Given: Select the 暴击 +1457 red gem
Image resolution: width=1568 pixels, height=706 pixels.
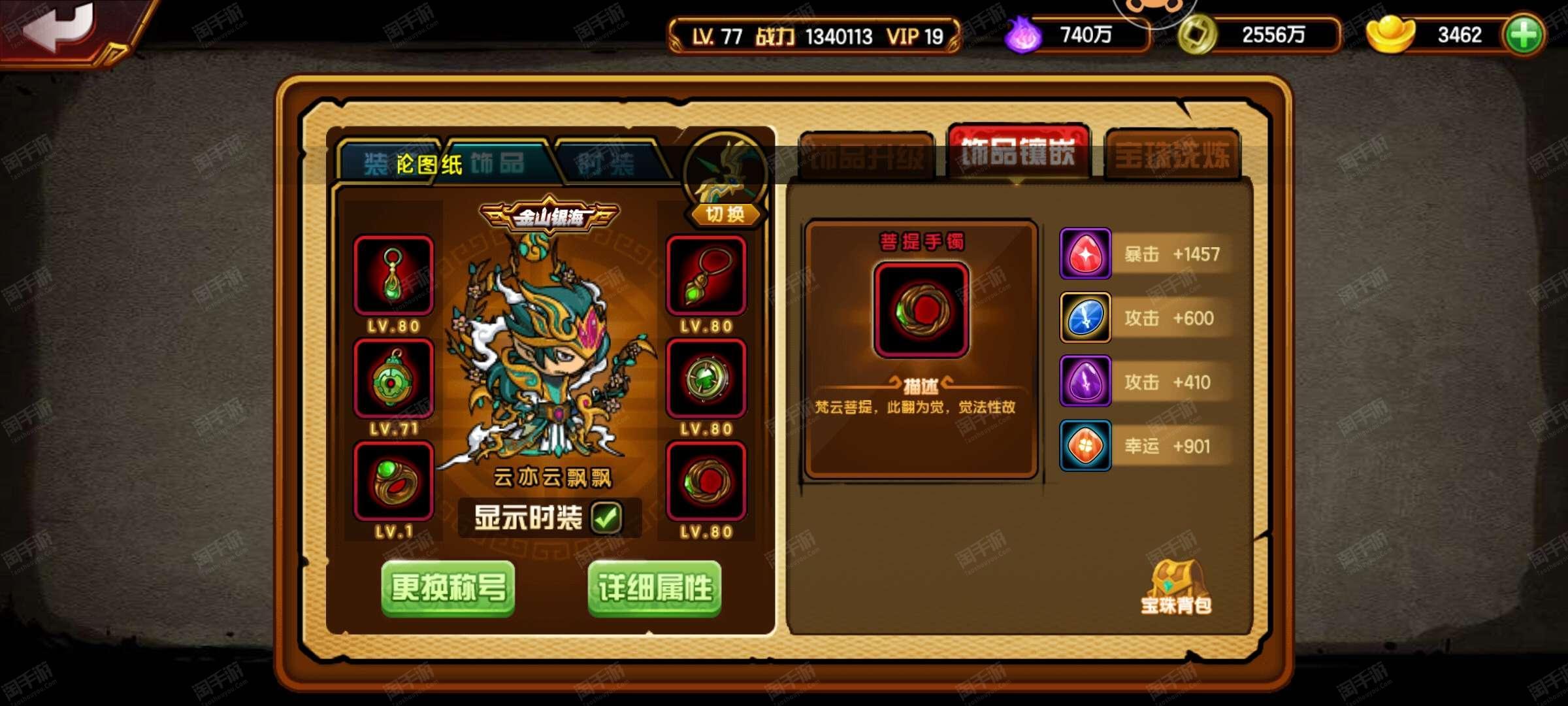Looking at the screenshot, I should [1085, 254].
